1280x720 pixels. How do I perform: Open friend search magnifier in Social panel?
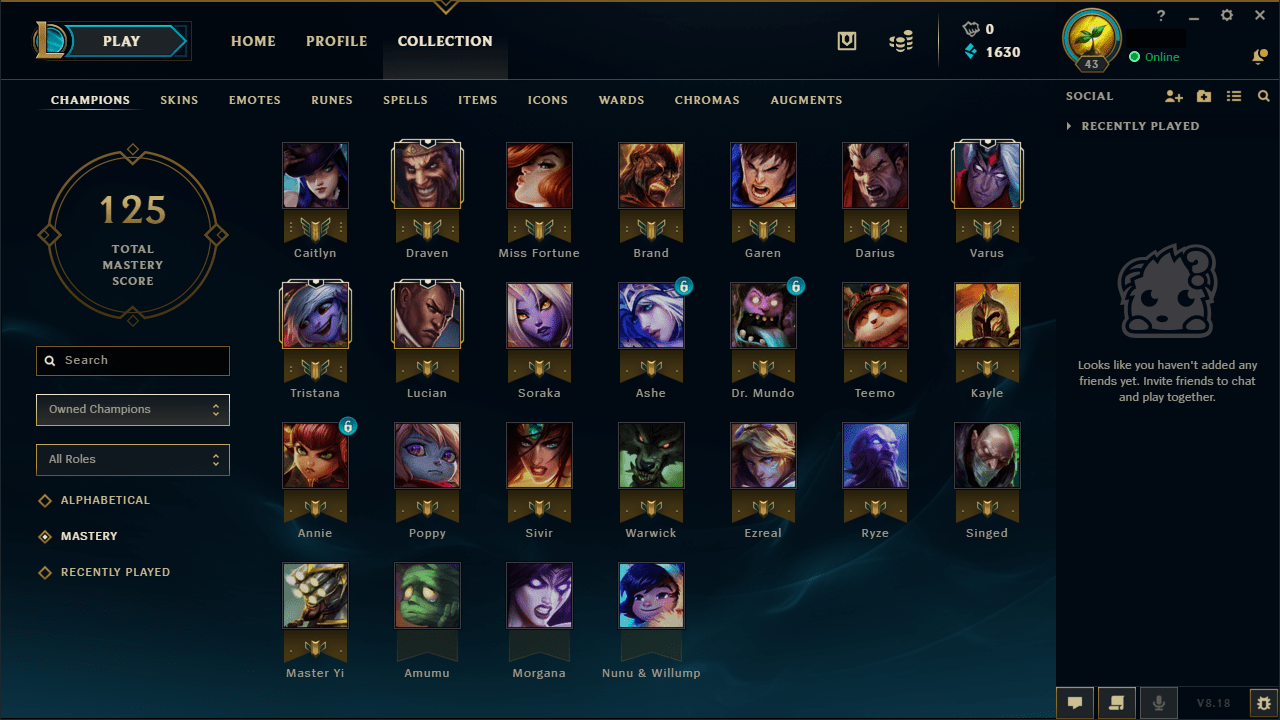[1263, 96]
